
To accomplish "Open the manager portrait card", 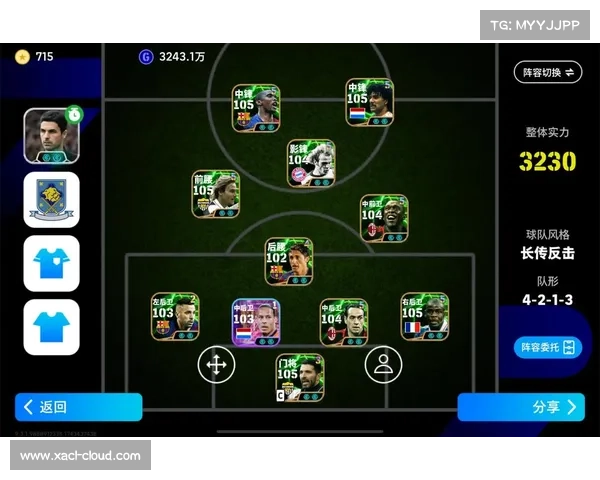I will click(x=52, y=134).
